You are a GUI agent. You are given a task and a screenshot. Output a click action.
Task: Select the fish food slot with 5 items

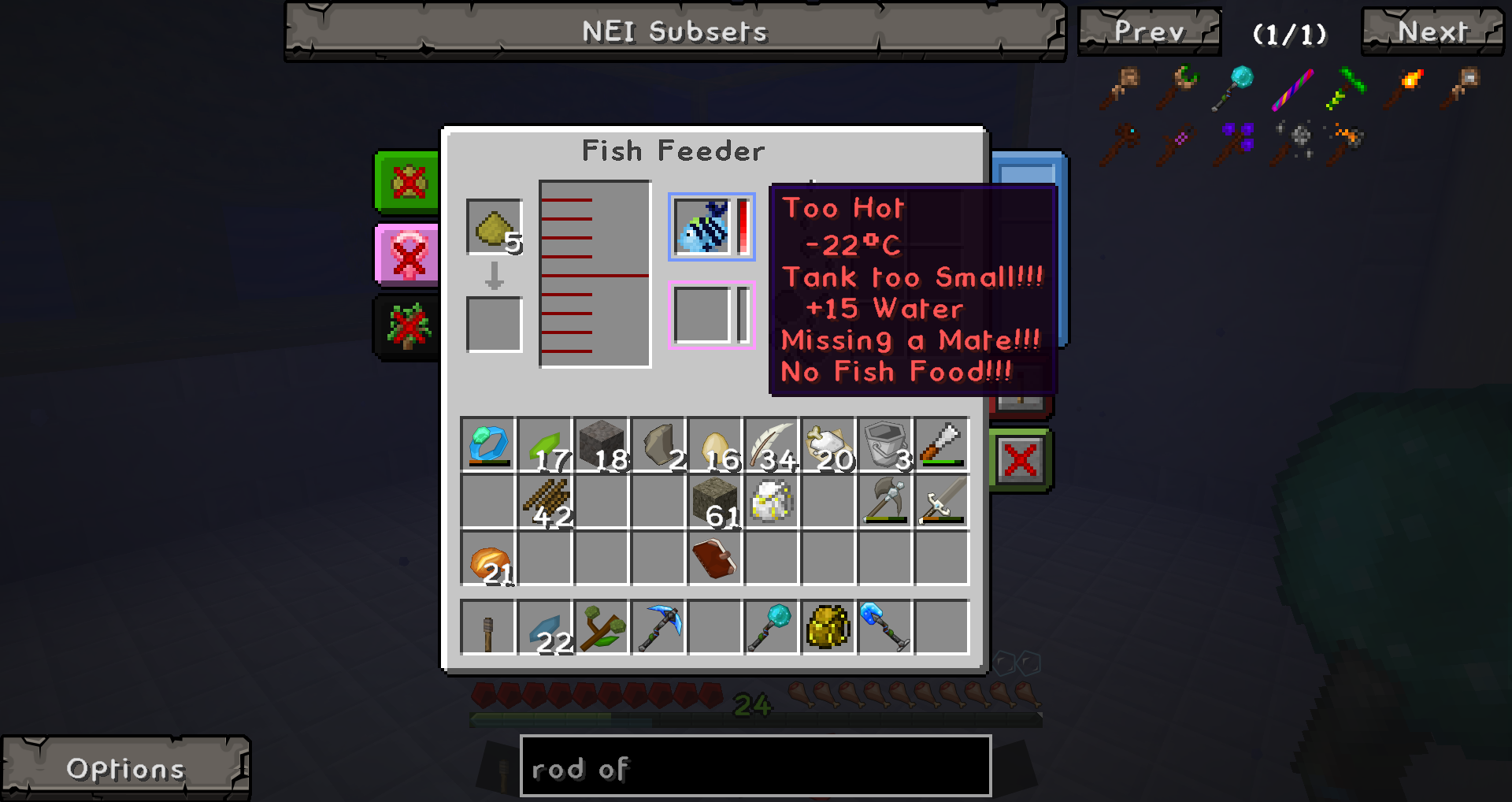tap(494, 227)
